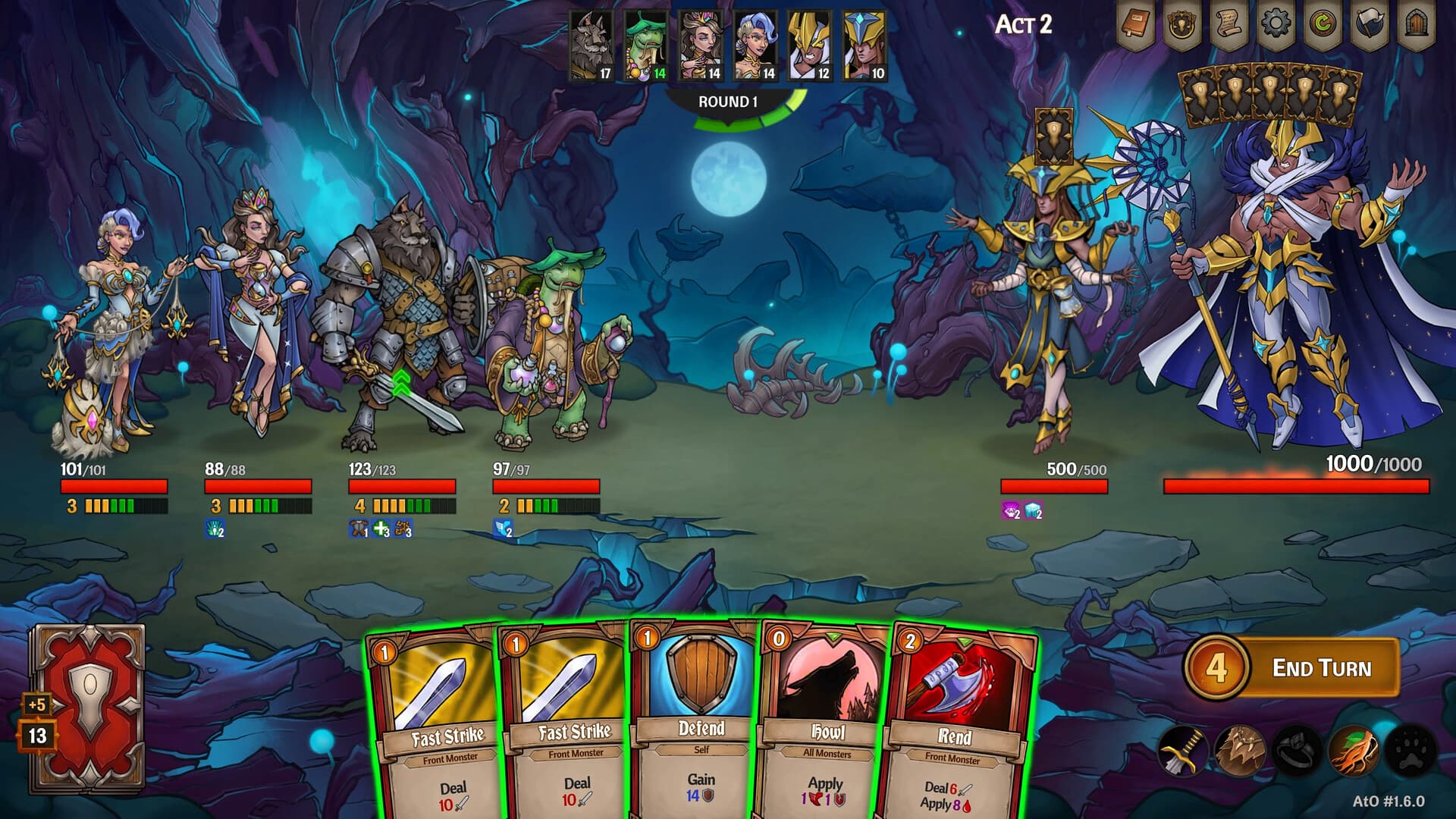This screenshot has height=819, width=1456.
Task: Open the draw pile deck
Action: point(87,709)
